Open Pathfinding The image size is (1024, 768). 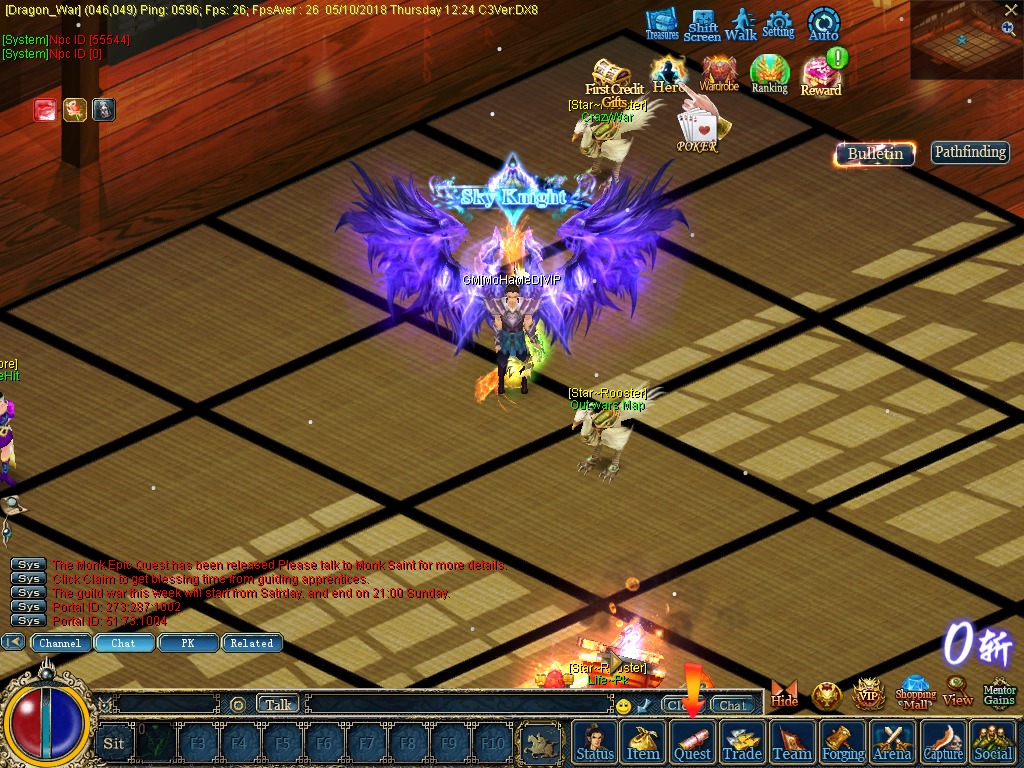coord(970,152)
